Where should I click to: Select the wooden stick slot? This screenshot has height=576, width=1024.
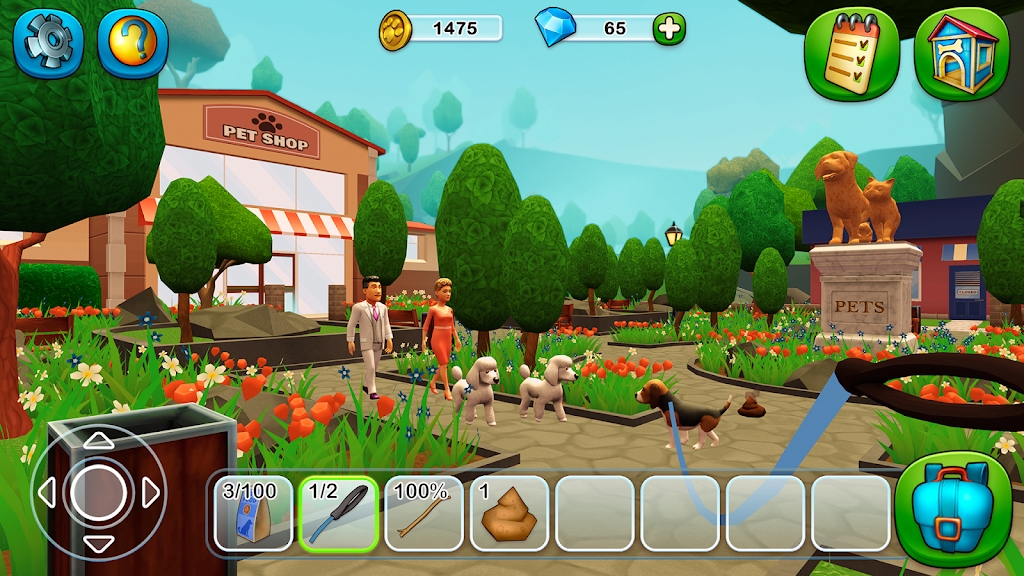(424, 513)
